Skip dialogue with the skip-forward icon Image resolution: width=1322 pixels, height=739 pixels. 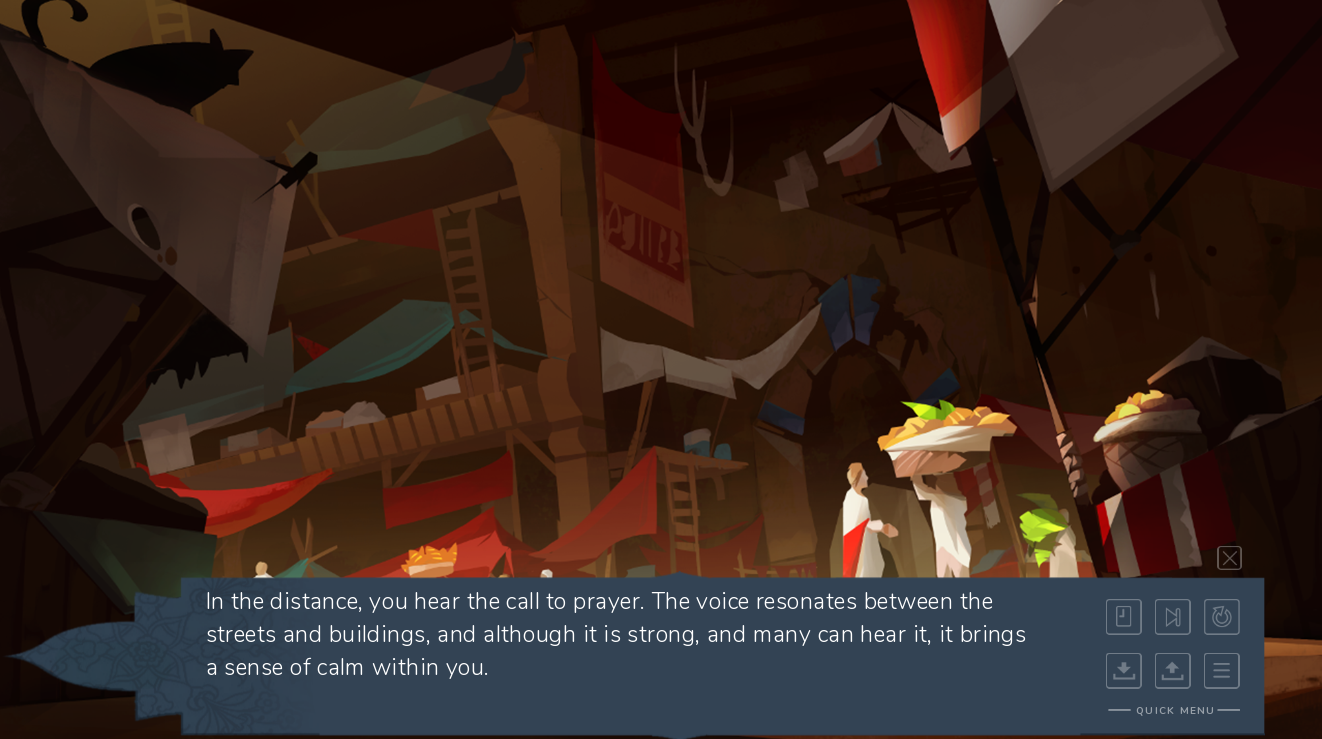point(1172,617)
